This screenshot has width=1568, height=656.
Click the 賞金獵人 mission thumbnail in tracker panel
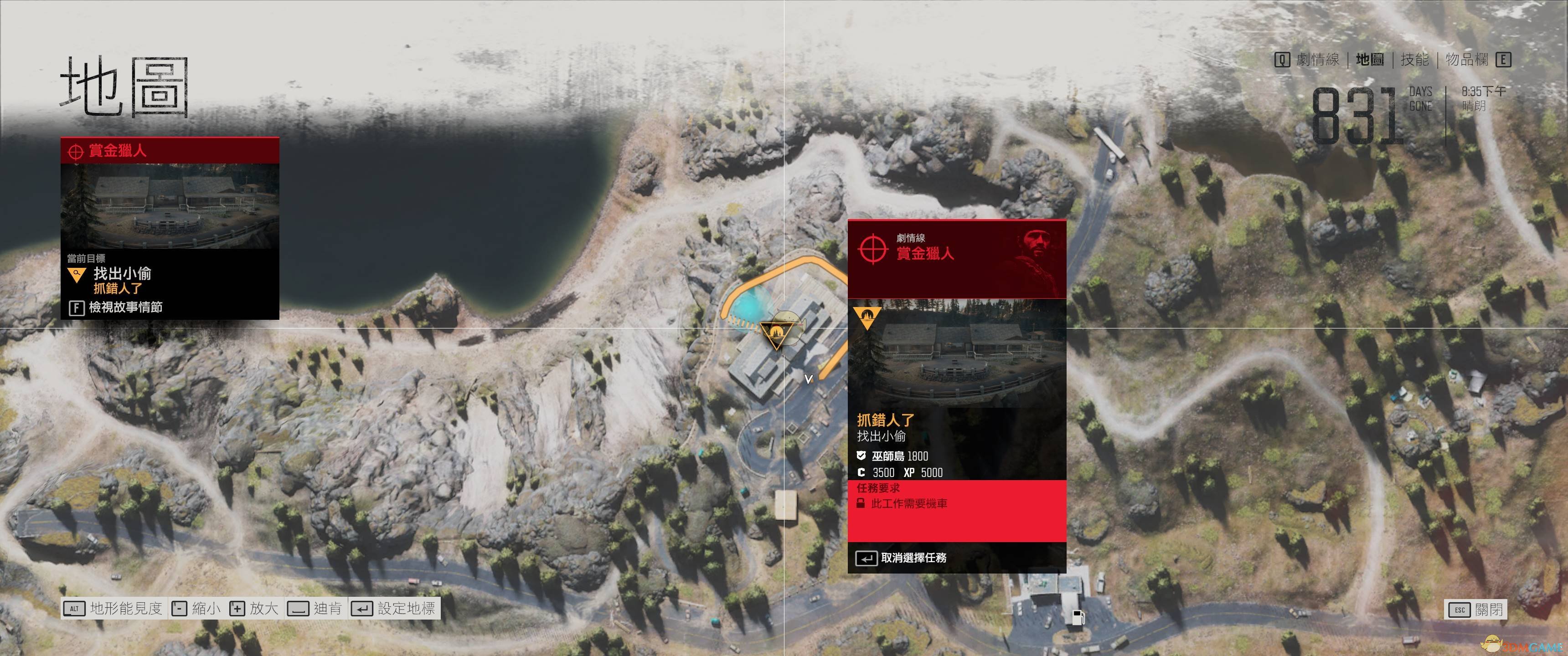coord(170,205)
